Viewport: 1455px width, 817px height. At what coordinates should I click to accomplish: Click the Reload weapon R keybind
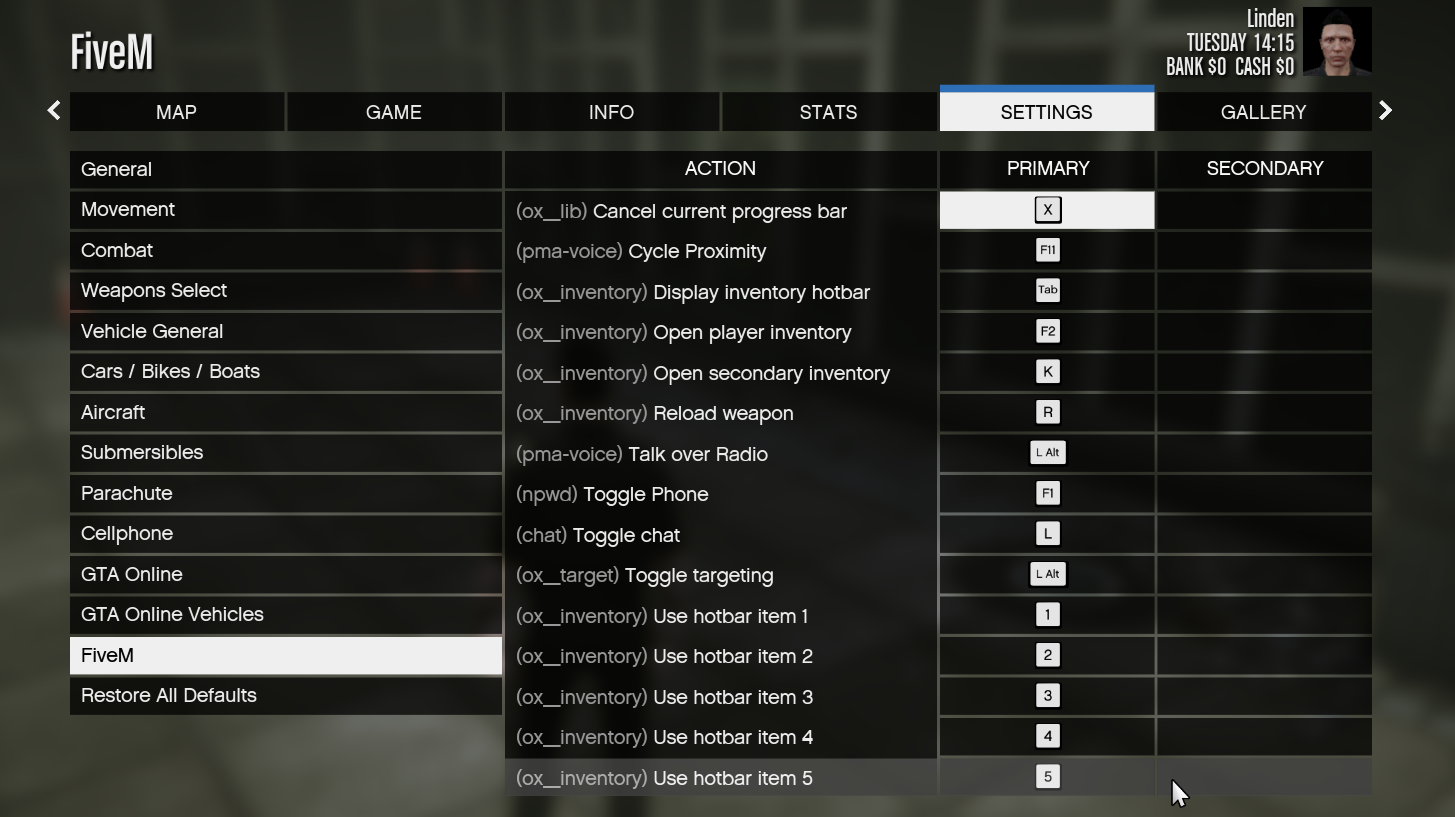tap(1046, 412)
